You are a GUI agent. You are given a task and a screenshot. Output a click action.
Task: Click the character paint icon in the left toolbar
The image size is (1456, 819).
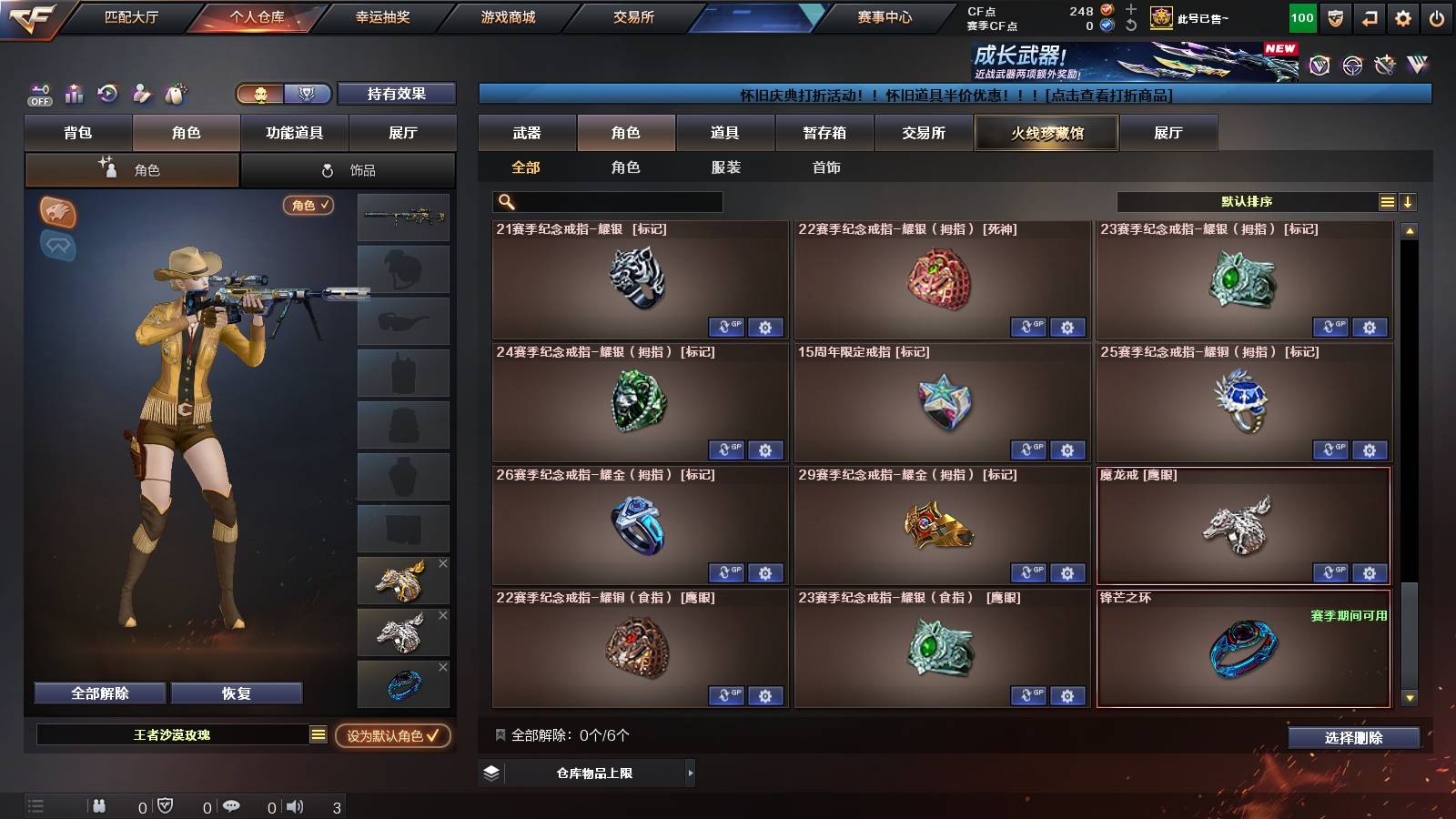click(x=141, y=93)
